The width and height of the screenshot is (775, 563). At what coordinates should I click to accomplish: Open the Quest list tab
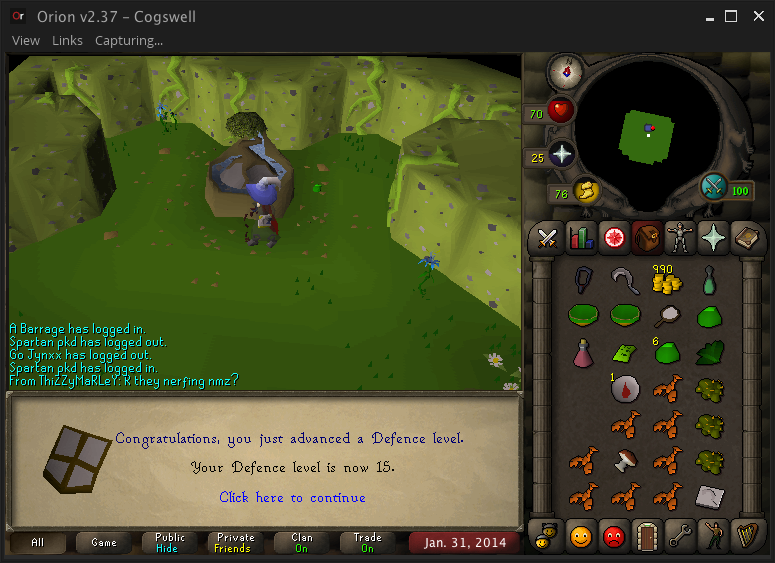(x=613, y=237)
